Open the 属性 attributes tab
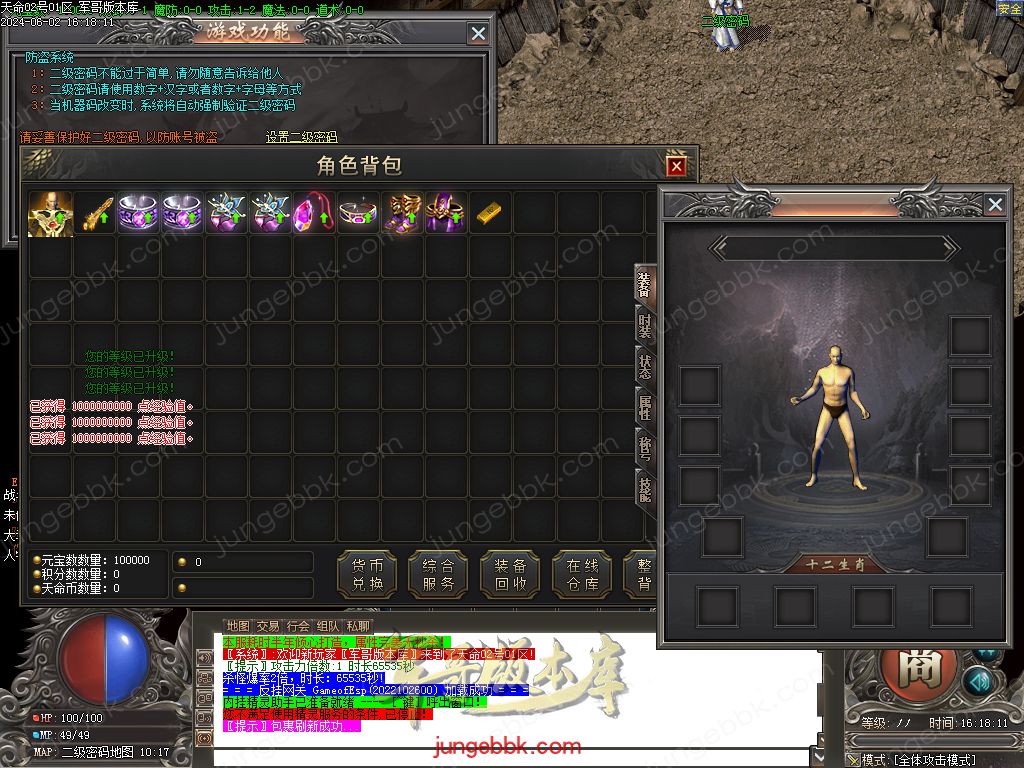 (645, 407)
